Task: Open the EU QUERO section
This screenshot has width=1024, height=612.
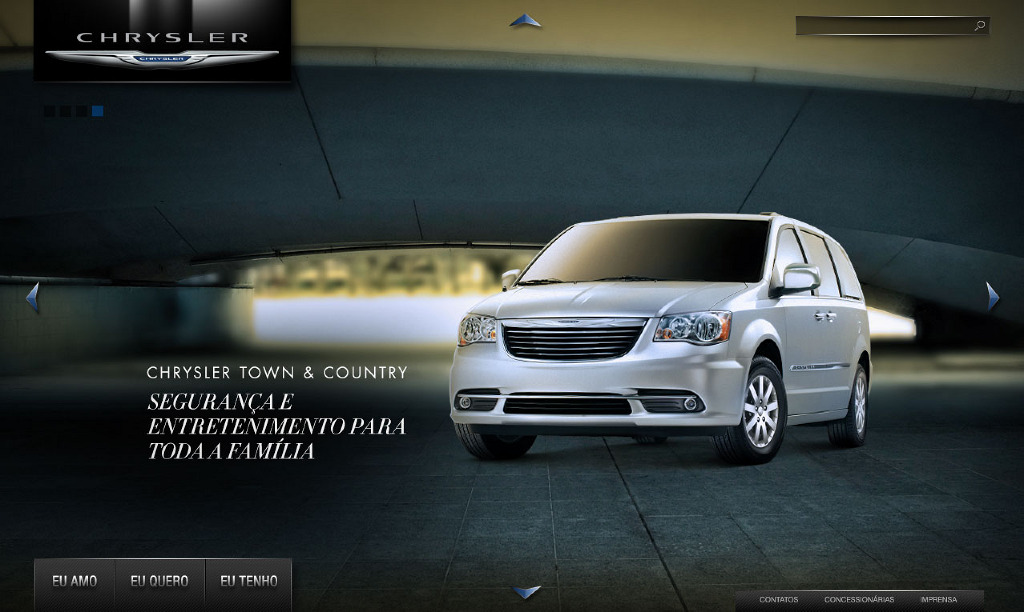Action: pos(159,581)
